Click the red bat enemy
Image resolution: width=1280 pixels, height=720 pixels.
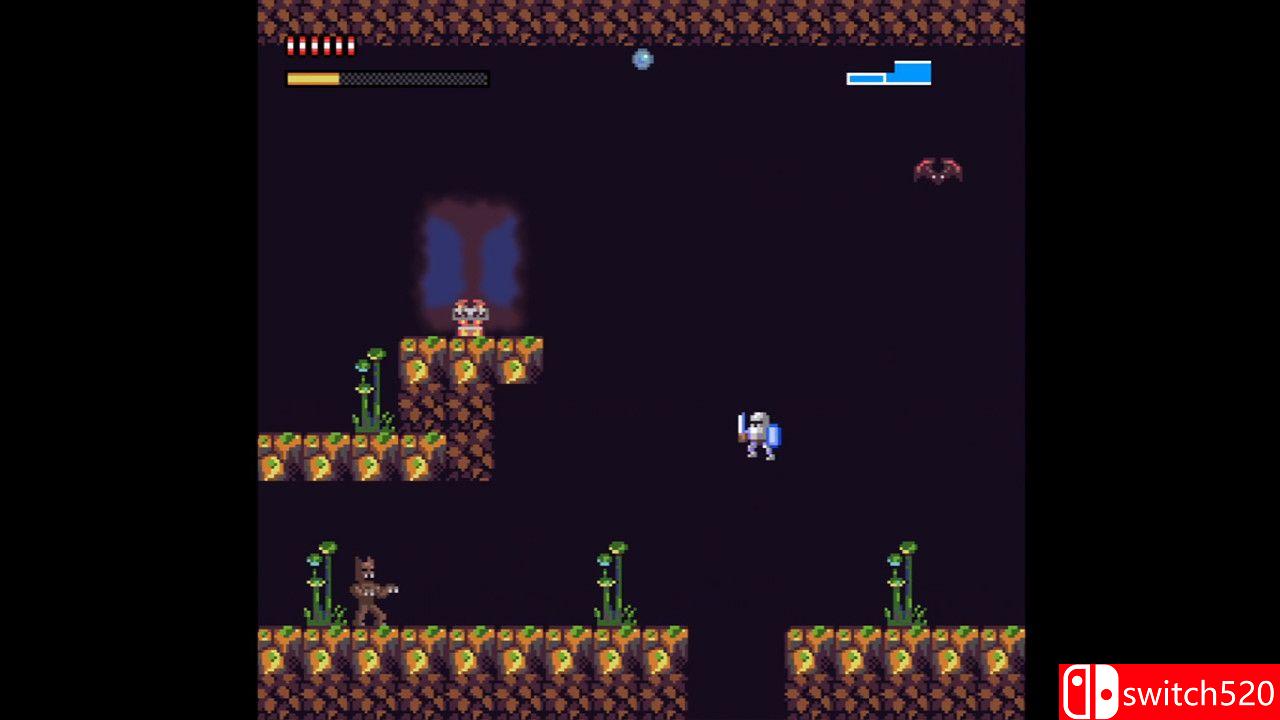coord(938,168)
